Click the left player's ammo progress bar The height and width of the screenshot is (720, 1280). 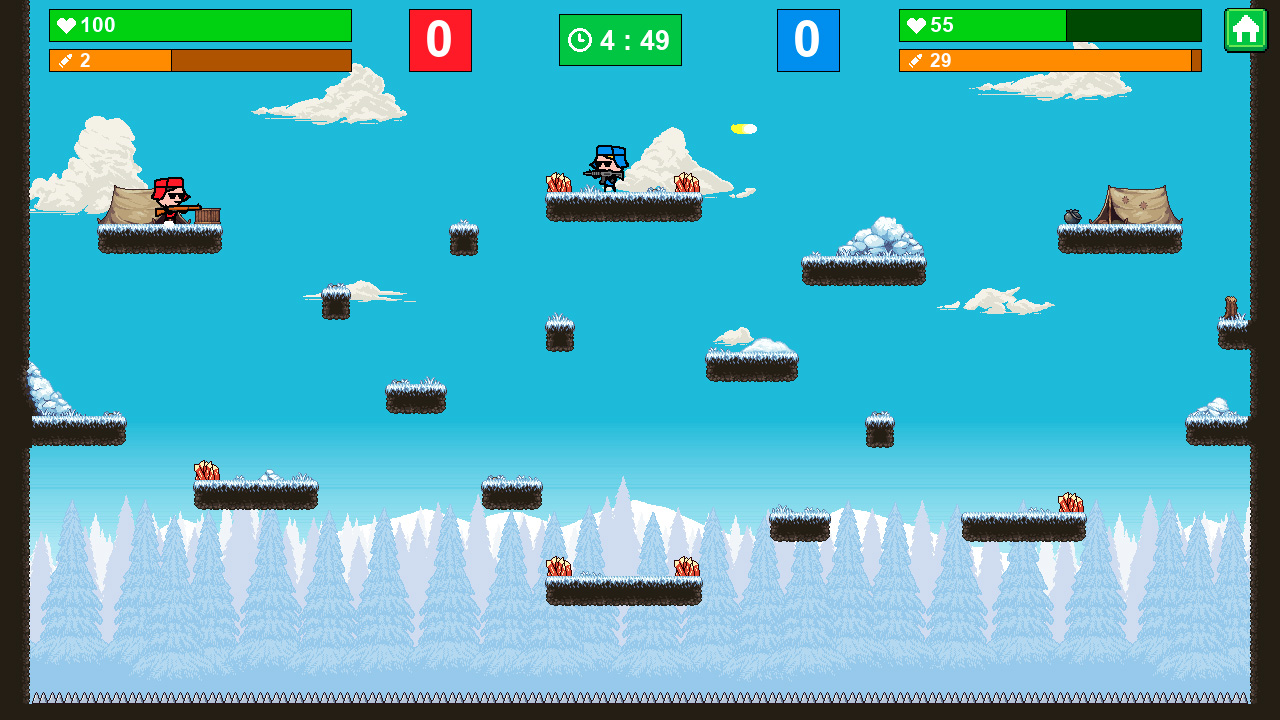coord(200,61)
